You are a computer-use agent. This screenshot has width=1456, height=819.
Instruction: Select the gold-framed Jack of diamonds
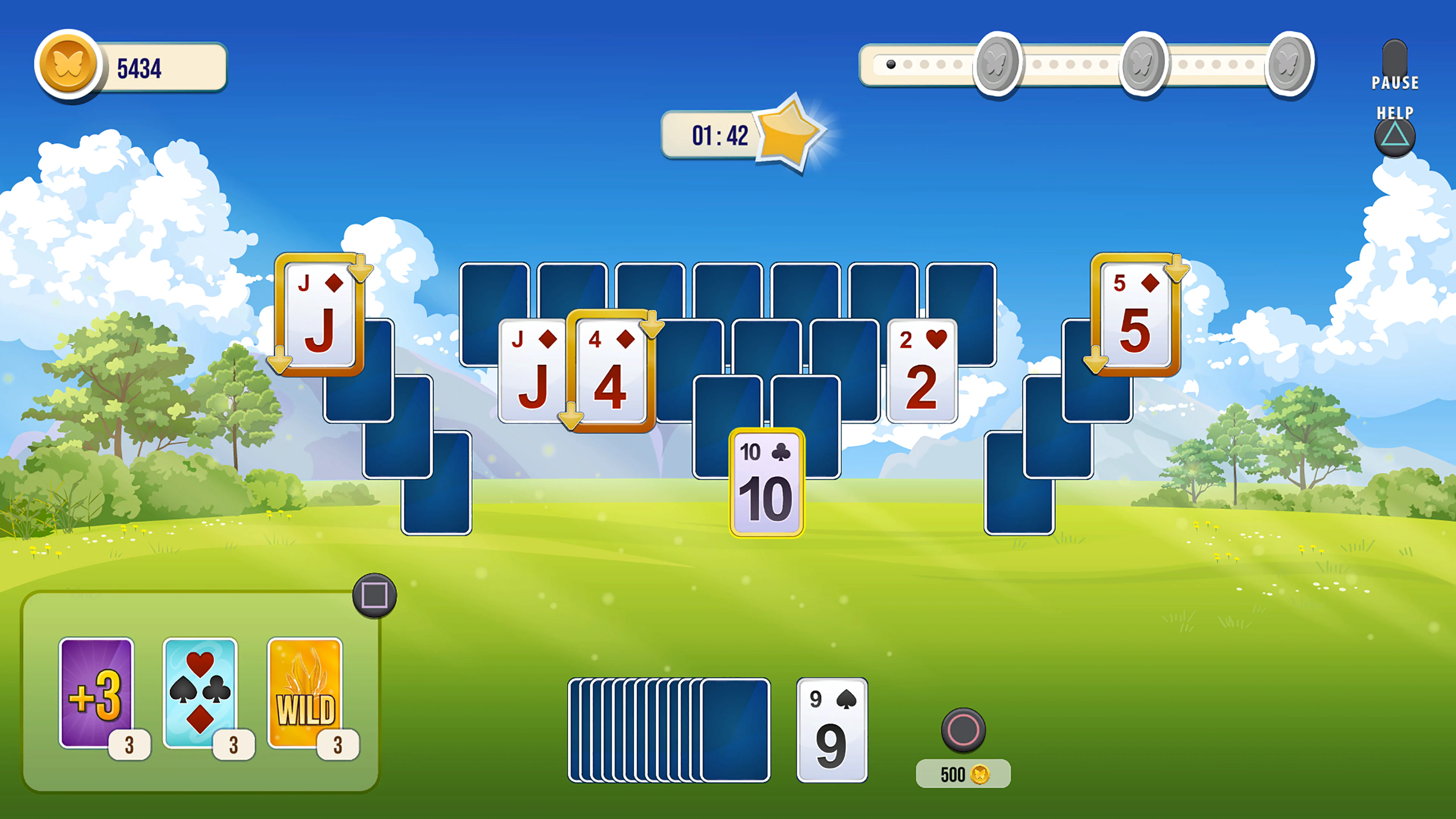point(320,315)
